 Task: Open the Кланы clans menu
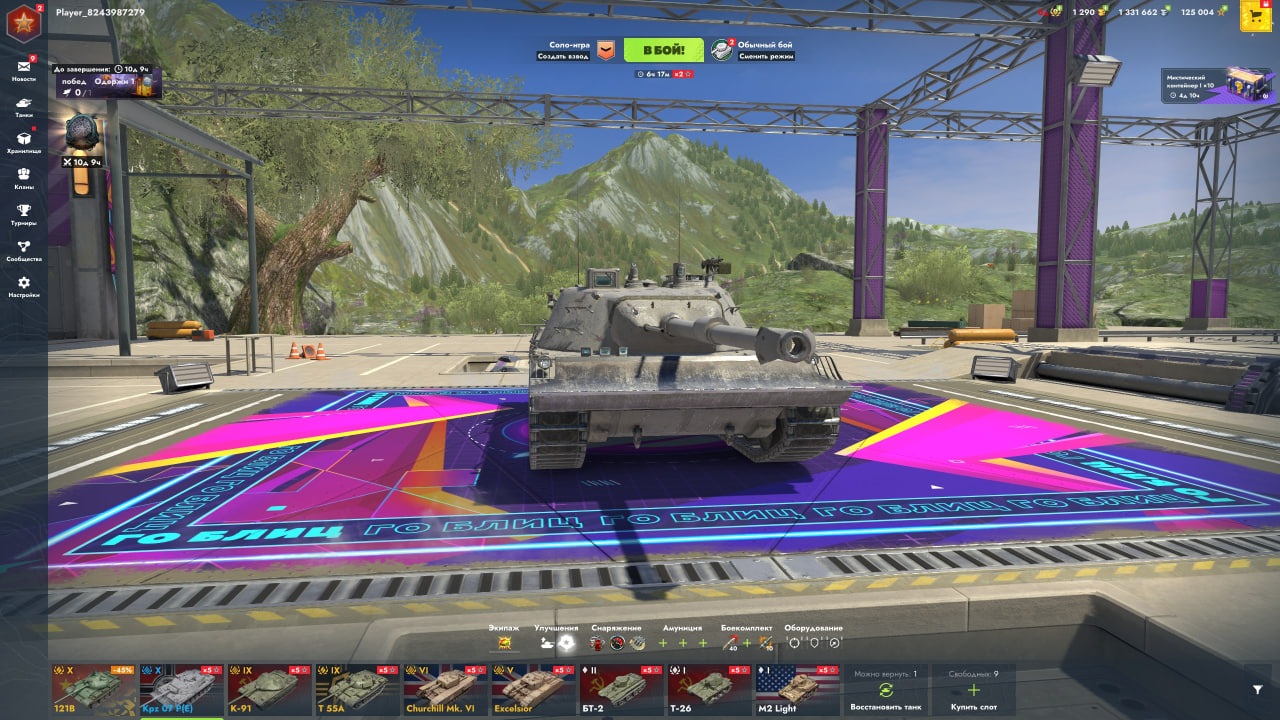(23, 178)
